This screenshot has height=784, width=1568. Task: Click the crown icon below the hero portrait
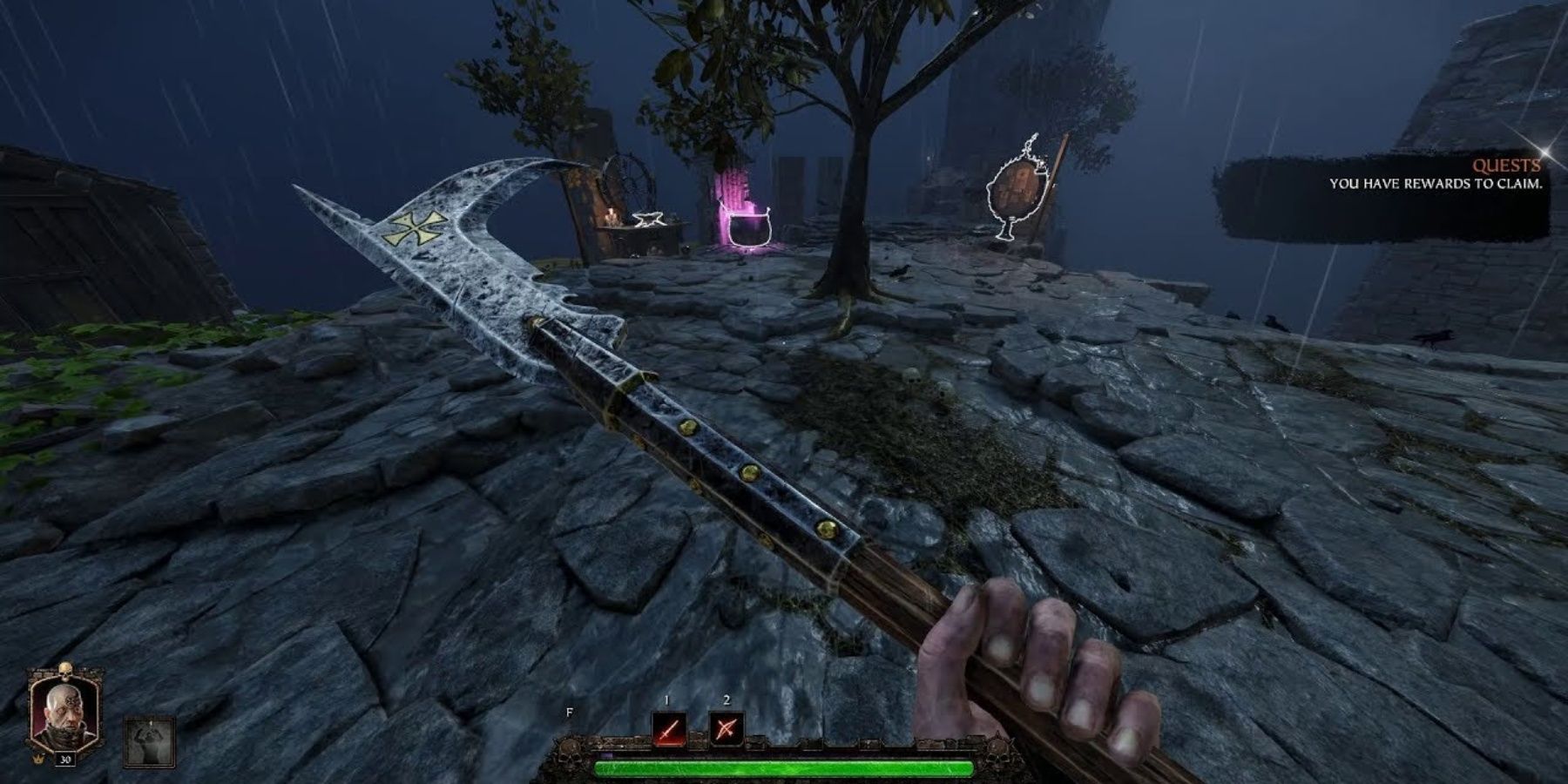(x=39, y=760)
